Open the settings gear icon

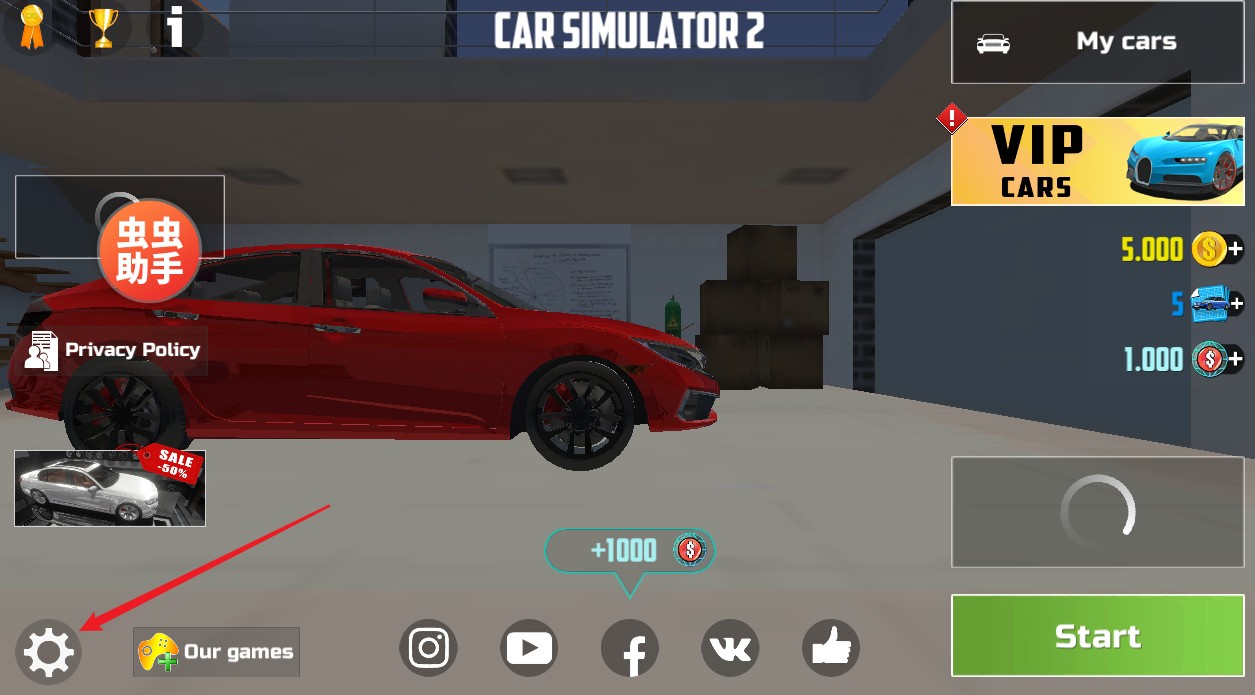(48, 652)
